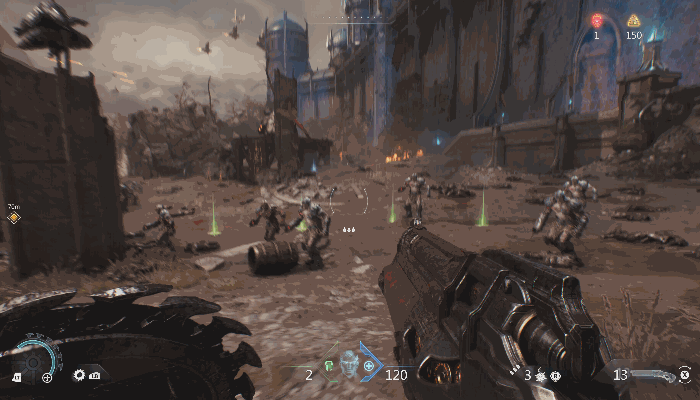Screen dimensions: 700x400
Task: Click the blue armor plus icon
Action: pyautogui.click(x=370, y=367)
